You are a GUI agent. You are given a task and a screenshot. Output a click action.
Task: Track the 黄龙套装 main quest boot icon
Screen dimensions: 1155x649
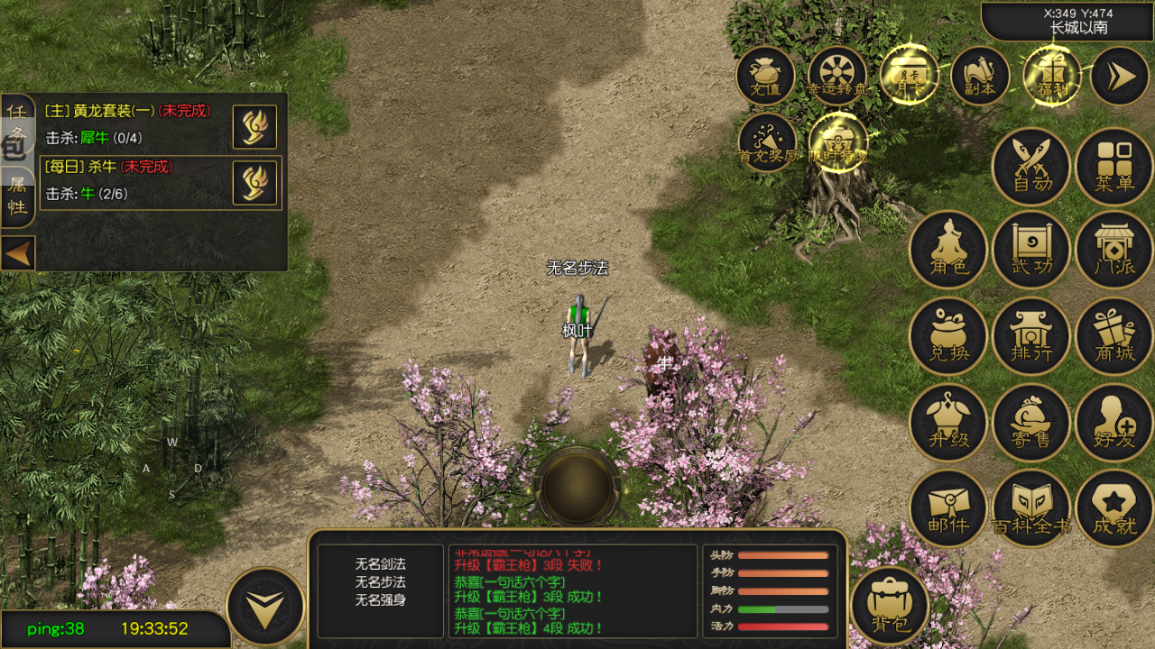coord(255,126)
